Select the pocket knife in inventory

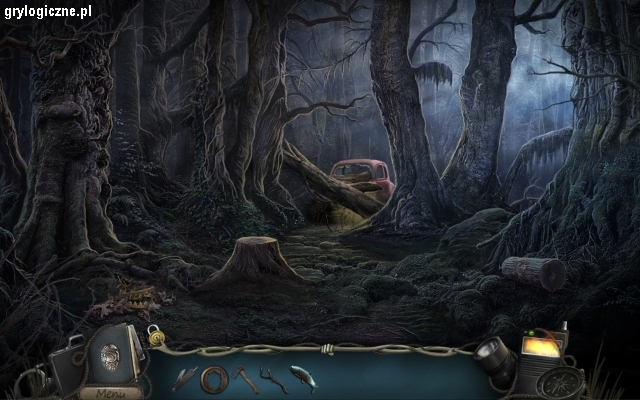(184, 378)
